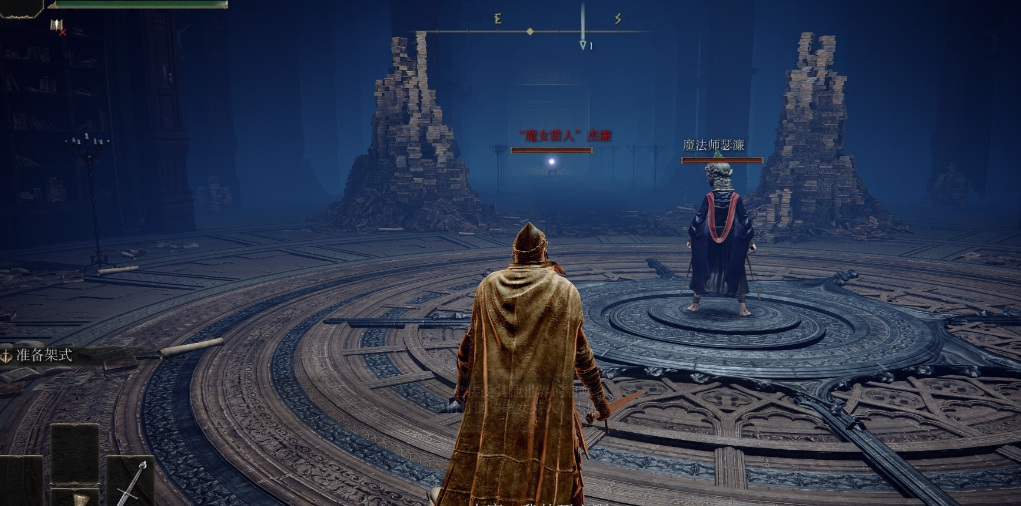
Task: Click the status effect icon with red X
Action: click(x=57, y=26)
